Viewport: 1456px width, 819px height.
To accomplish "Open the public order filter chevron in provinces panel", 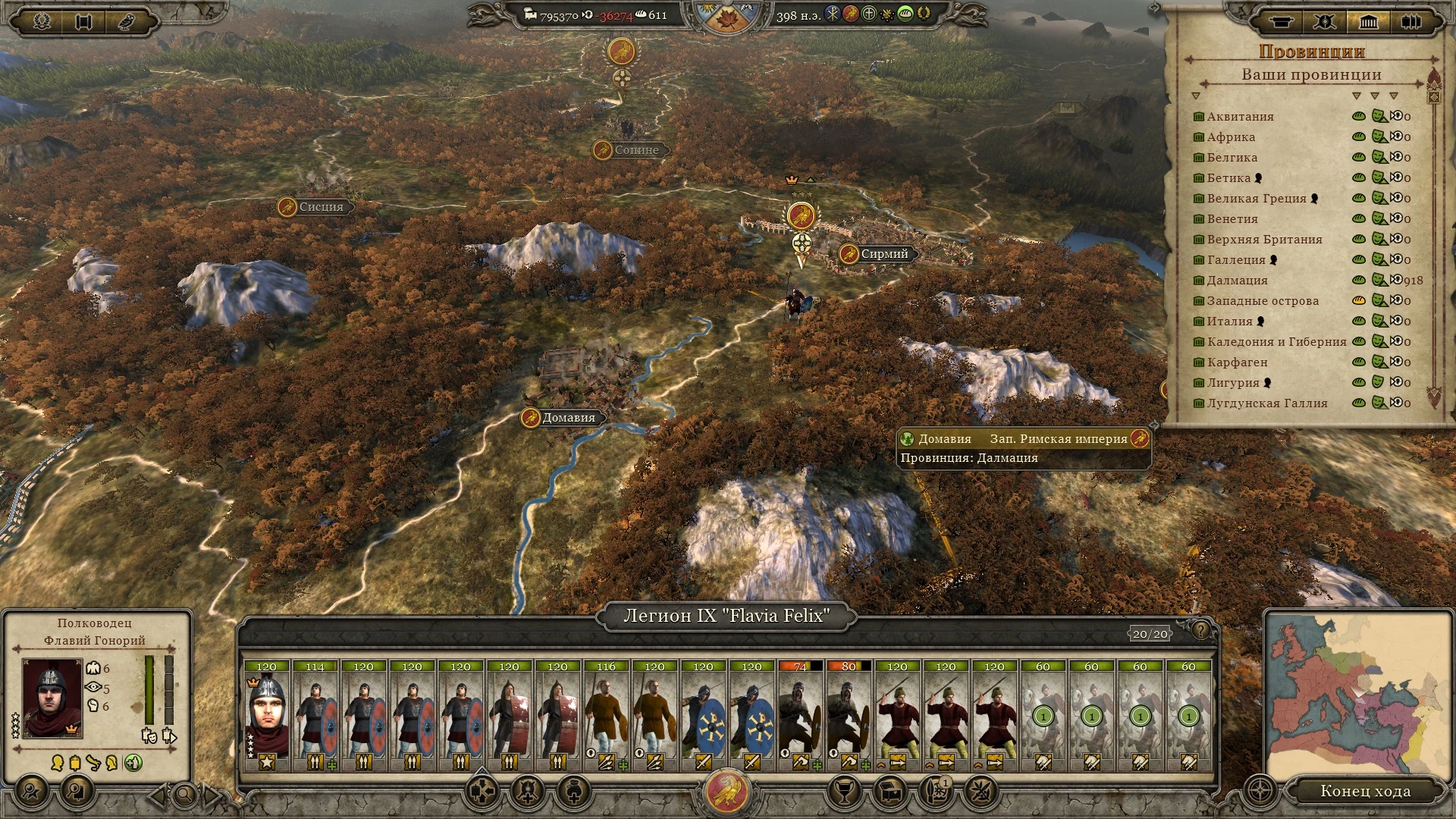I will [x=1374, y=96].
